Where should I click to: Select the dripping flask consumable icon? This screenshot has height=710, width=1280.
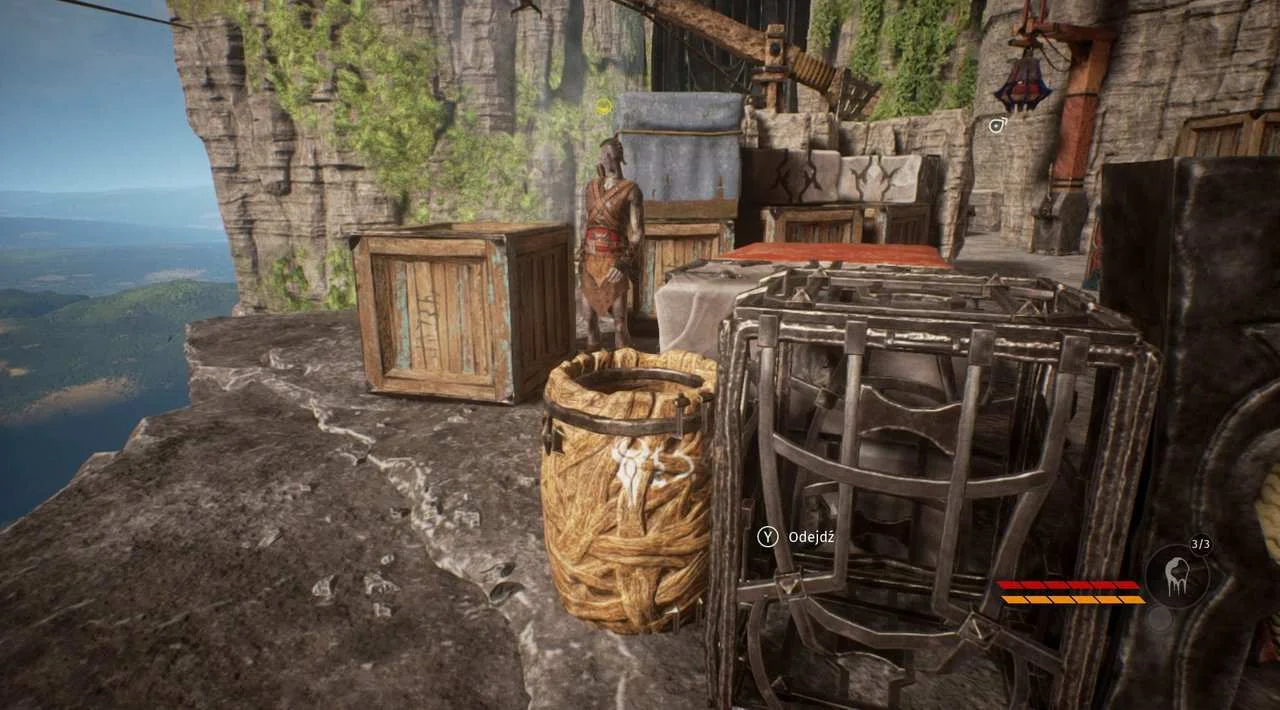pyautogui.click(x=1177, y=576)
